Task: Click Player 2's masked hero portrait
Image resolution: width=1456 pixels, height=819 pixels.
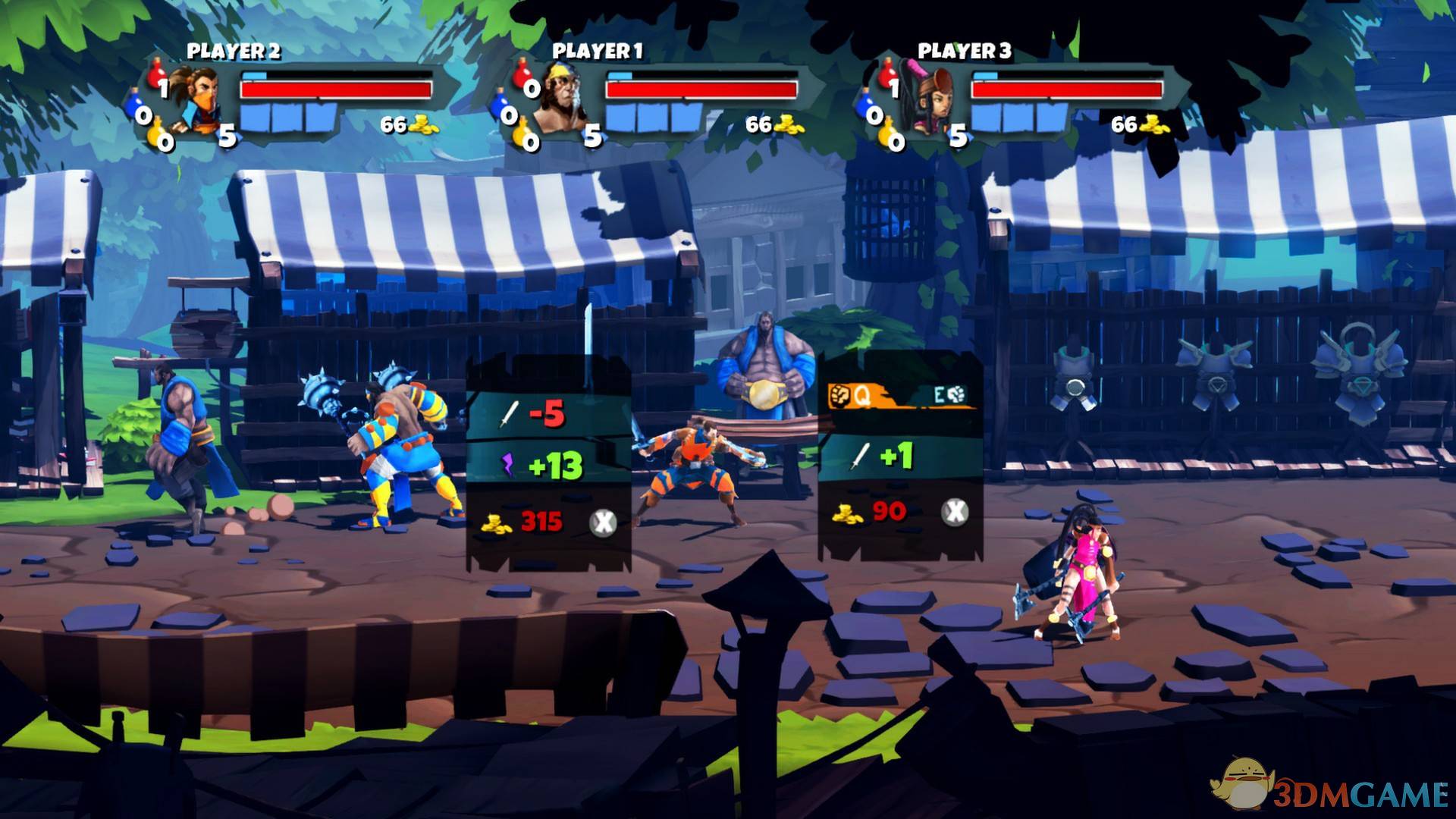Action: (192, 99)
